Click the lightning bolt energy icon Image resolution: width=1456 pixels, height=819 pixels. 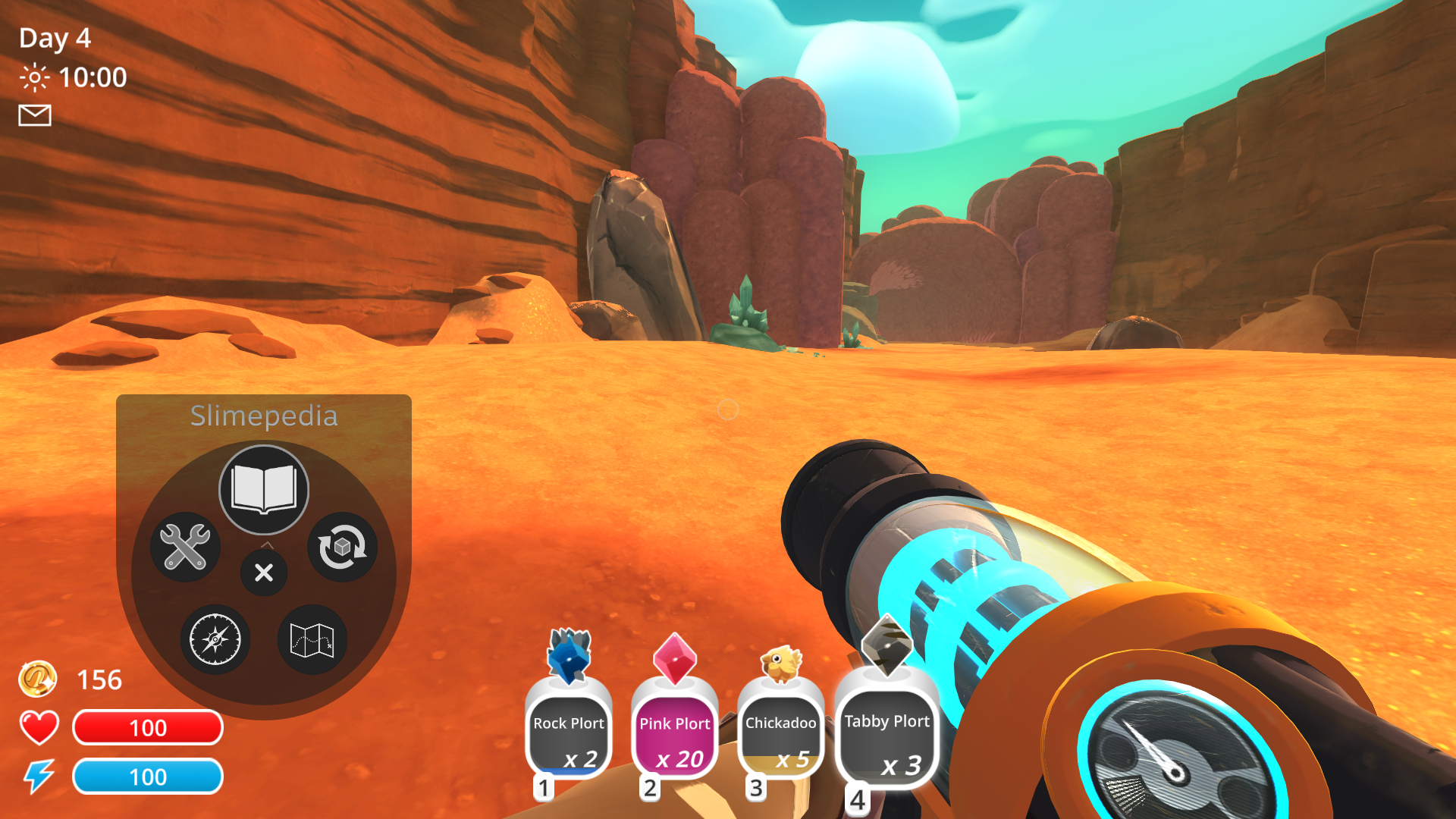[39, 776]
